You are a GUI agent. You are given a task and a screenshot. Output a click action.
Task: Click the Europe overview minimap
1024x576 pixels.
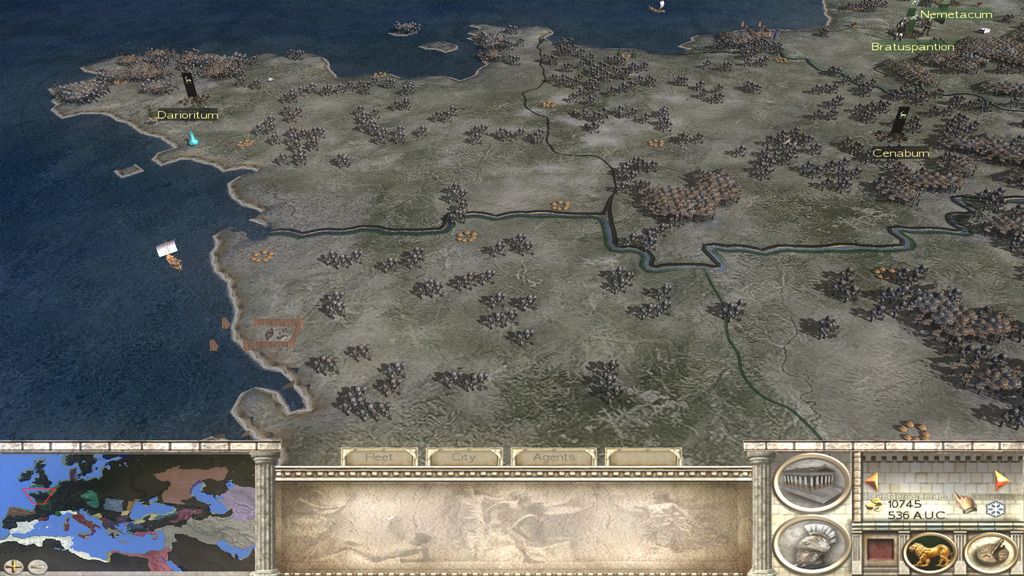(x=128, y=499)
